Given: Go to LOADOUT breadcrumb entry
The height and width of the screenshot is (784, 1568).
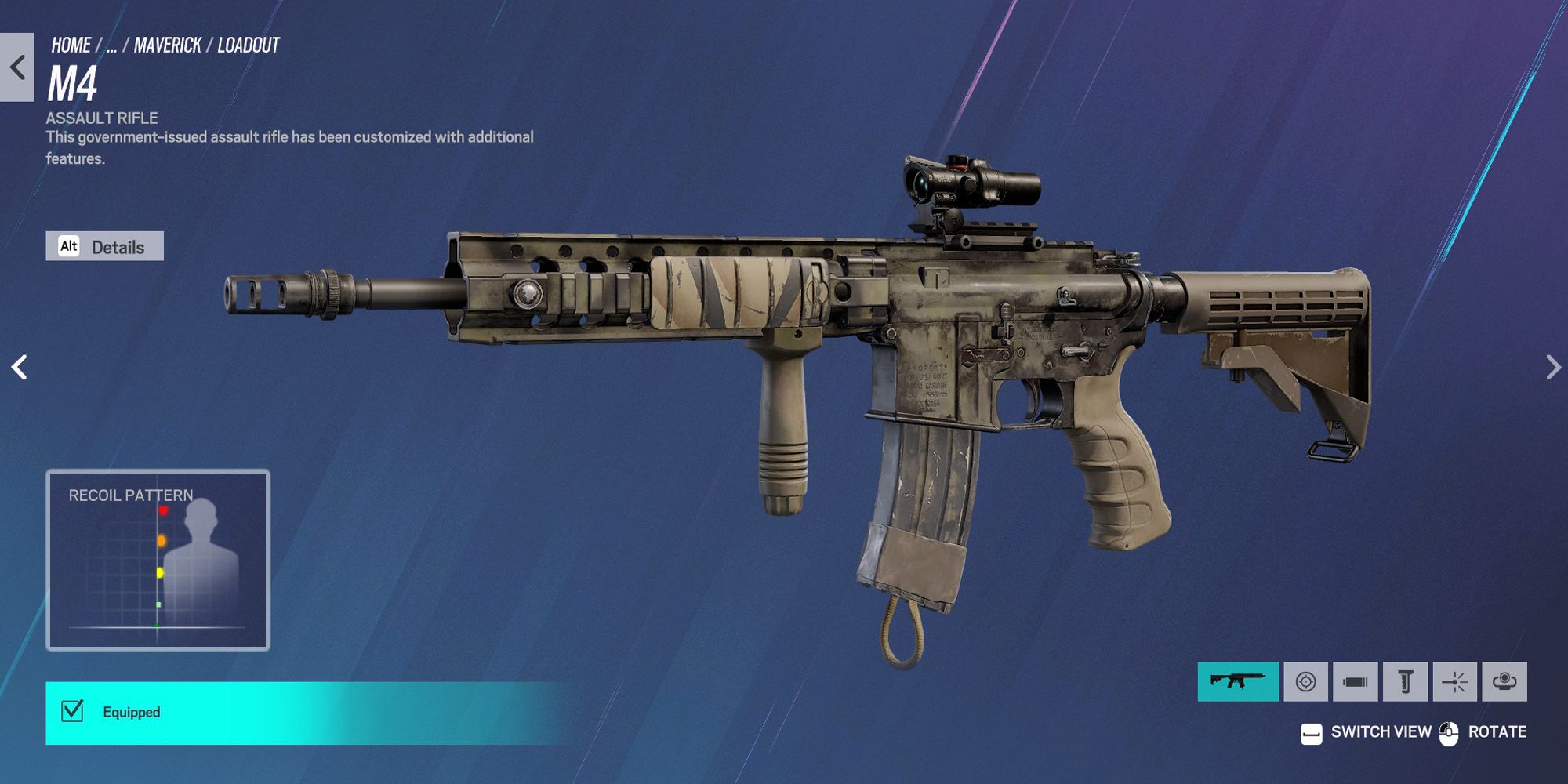Looking at the screenshot, I should coord(248,45).
